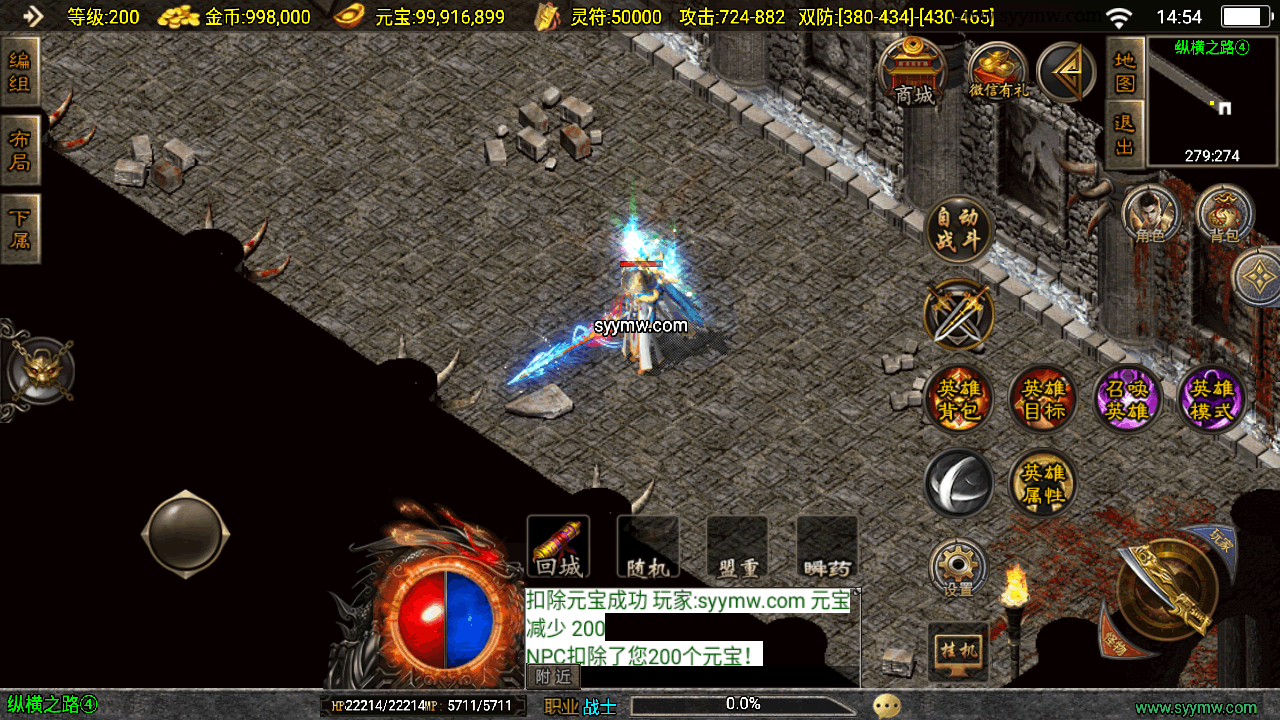The height and width of the screenshot is (720, 1280).
Task: Activate 召唤英雄 summon hero
Action: 1127,399
